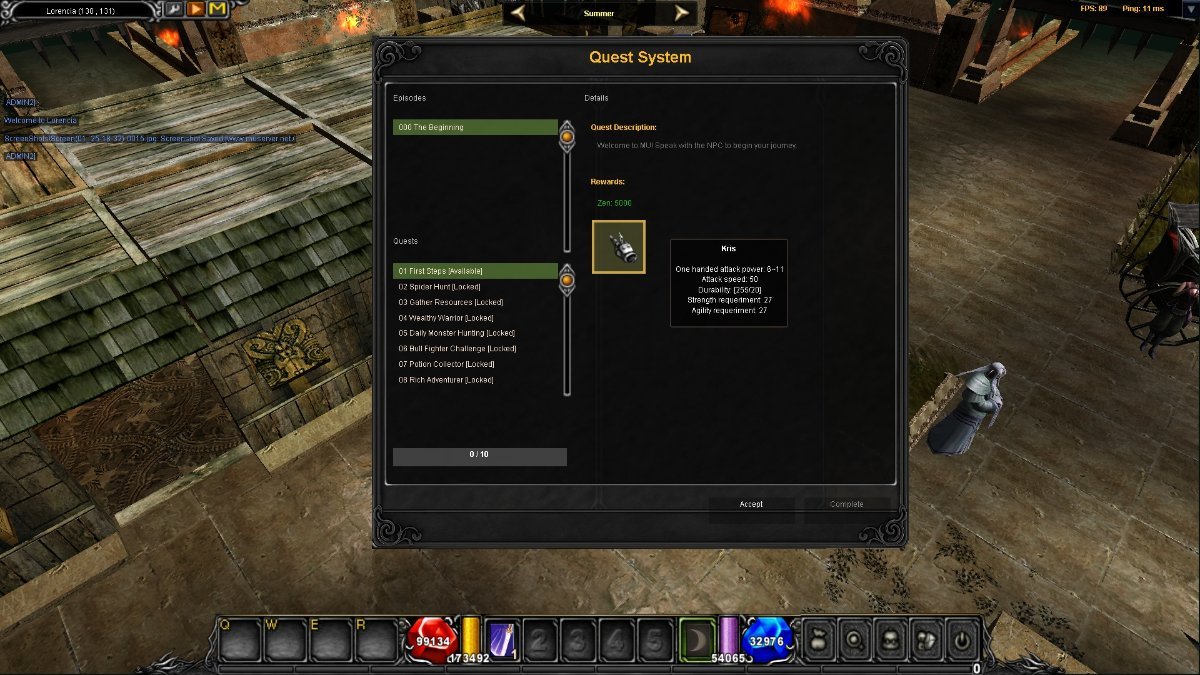Screen dimensions: 1200x675
Task: Click the quest list scrollbar handle
Action: pos(567,280)
